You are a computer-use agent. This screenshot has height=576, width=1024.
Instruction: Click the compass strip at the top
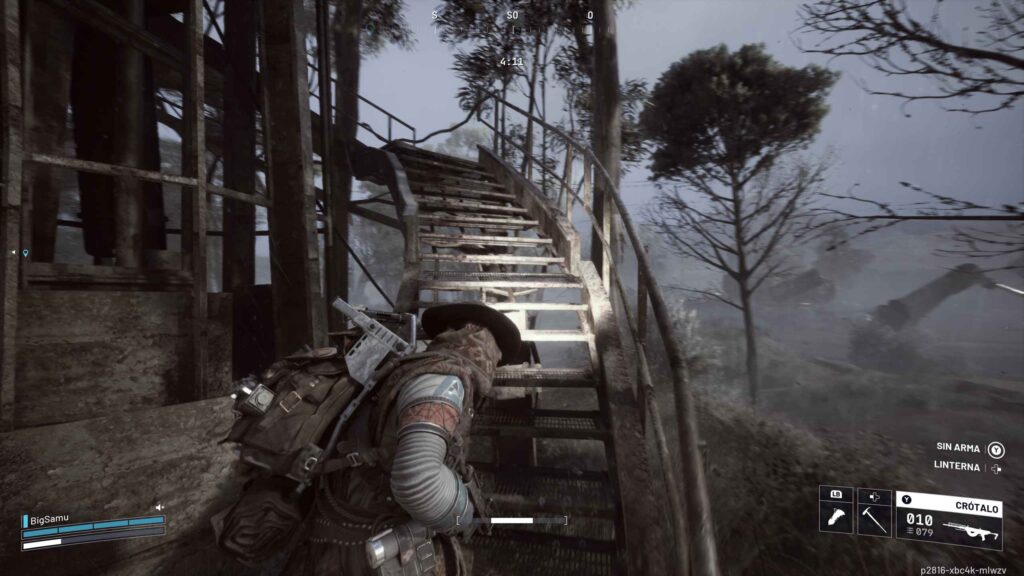512,16
